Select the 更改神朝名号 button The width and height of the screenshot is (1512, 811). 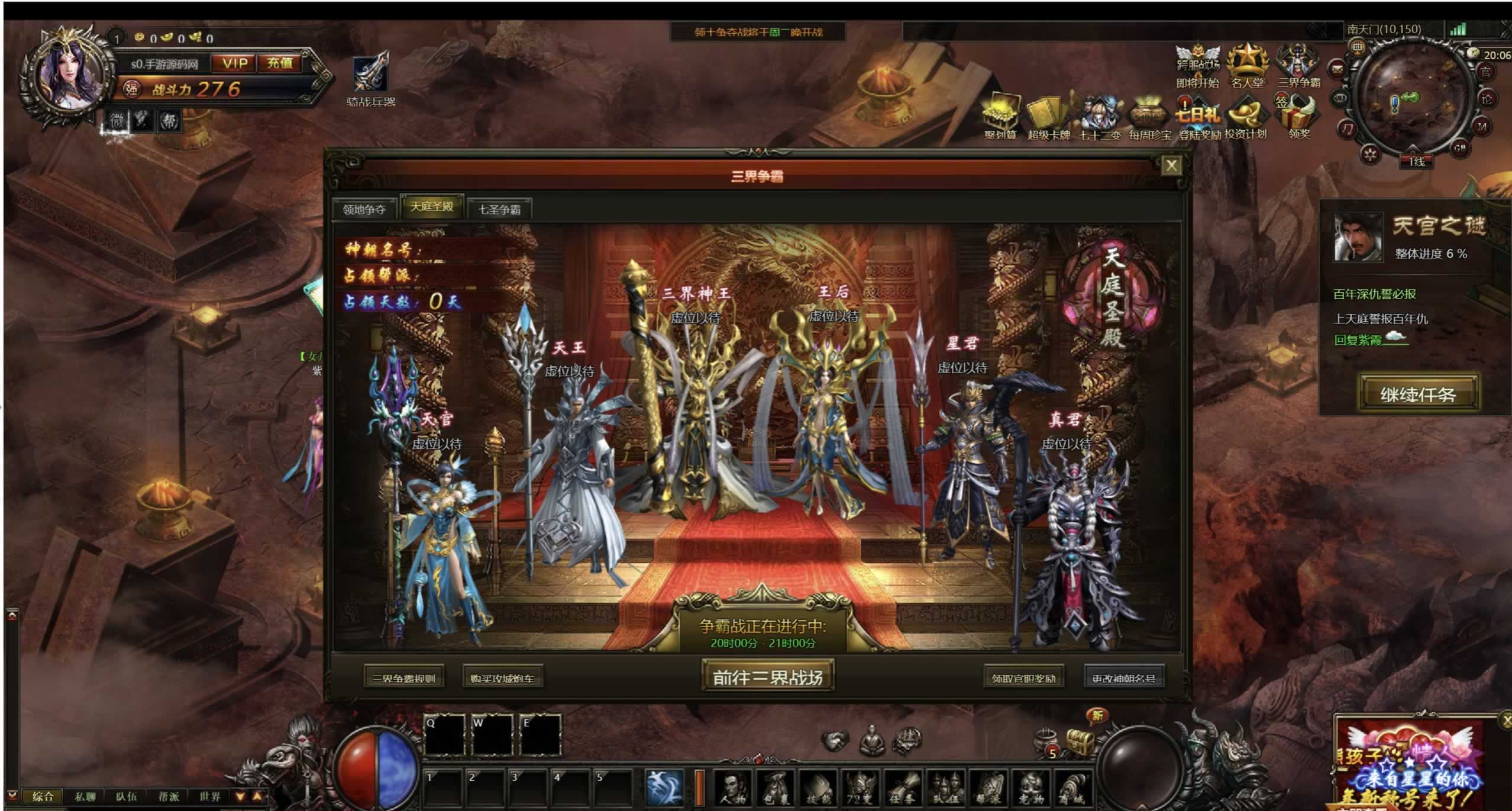click(x=1123, y=678)
